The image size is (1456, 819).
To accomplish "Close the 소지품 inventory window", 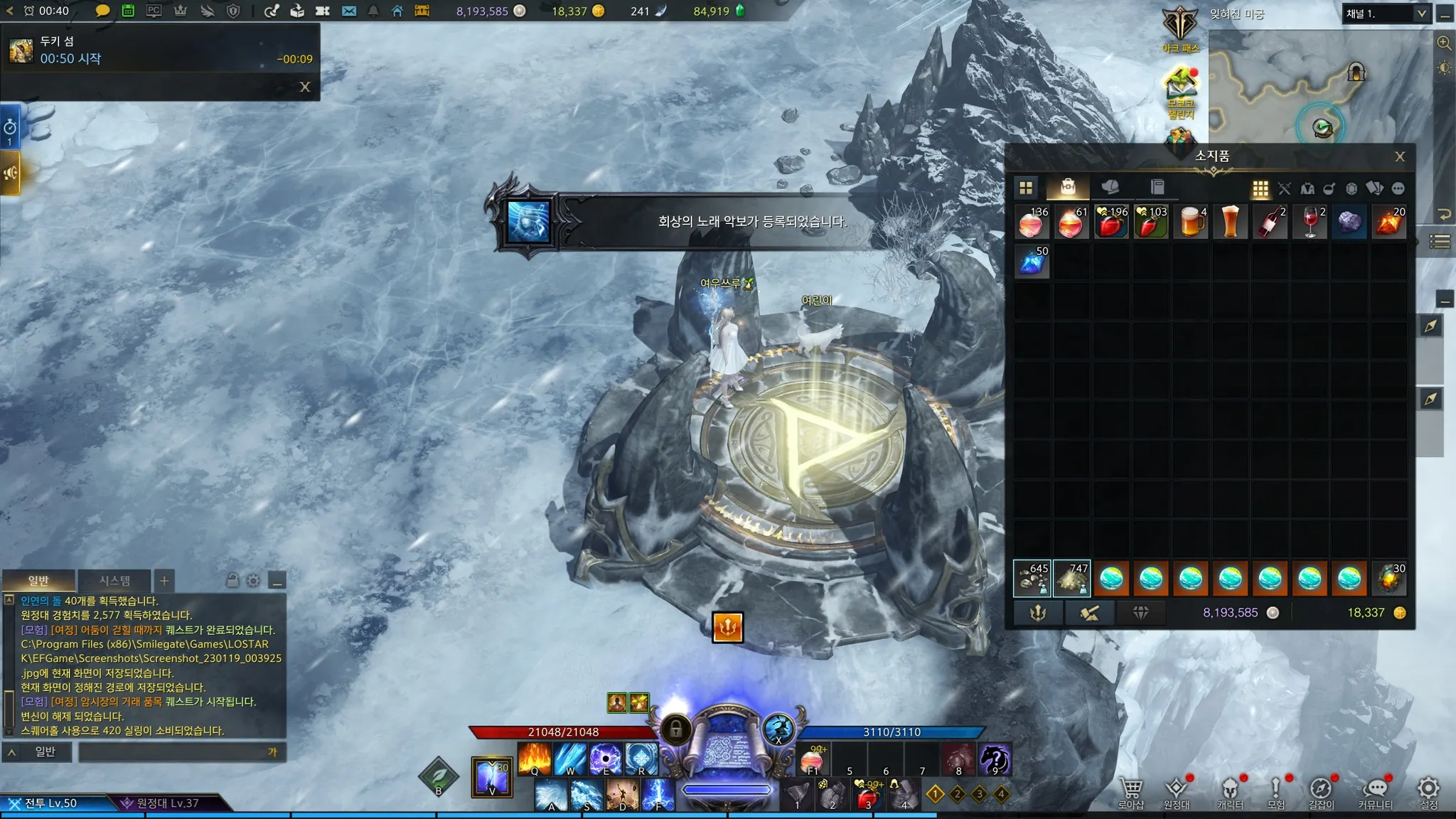I will tap(1399, 156).
